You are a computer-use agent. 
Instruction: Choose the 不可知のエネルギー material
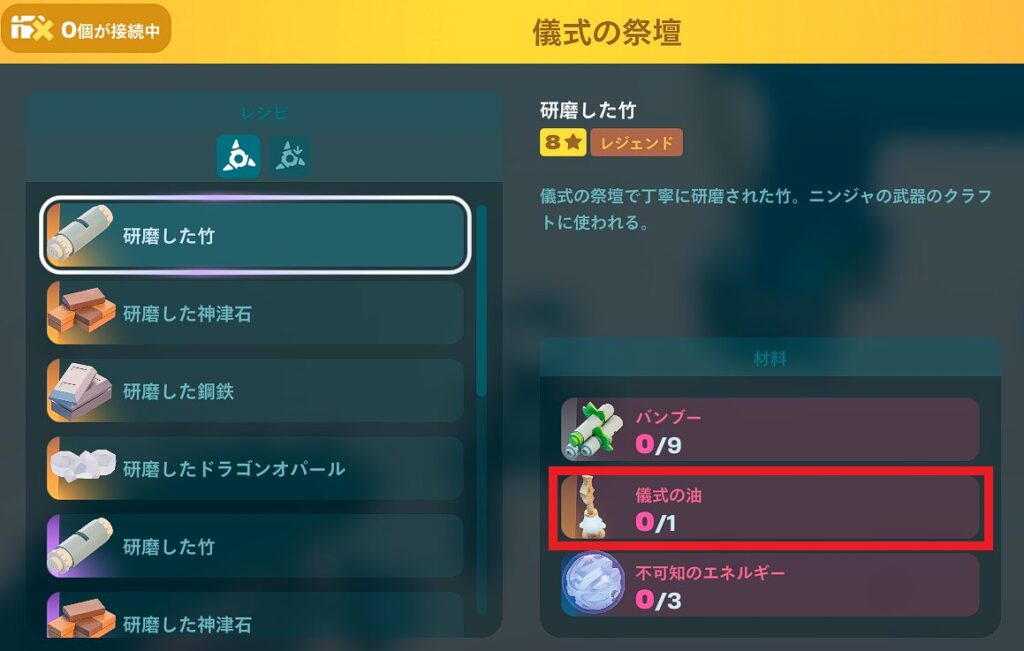769,586
